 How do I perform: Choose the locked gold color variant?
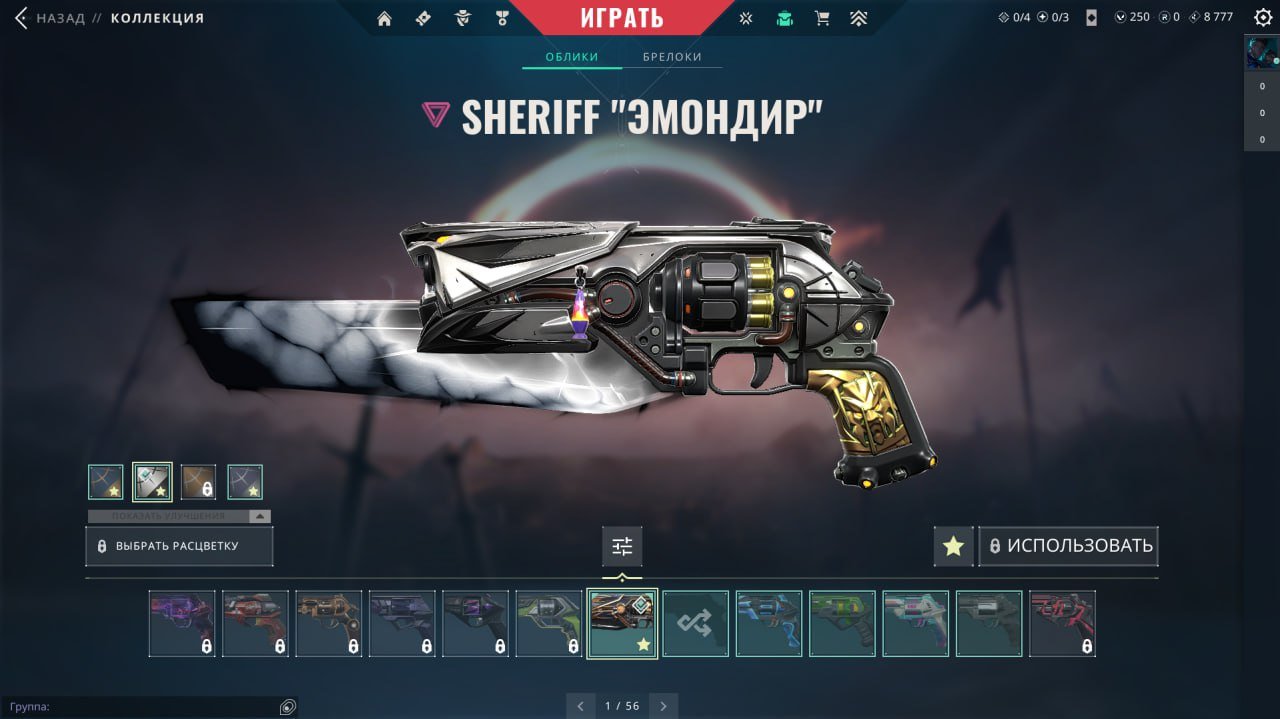click(x=198, y=482)
